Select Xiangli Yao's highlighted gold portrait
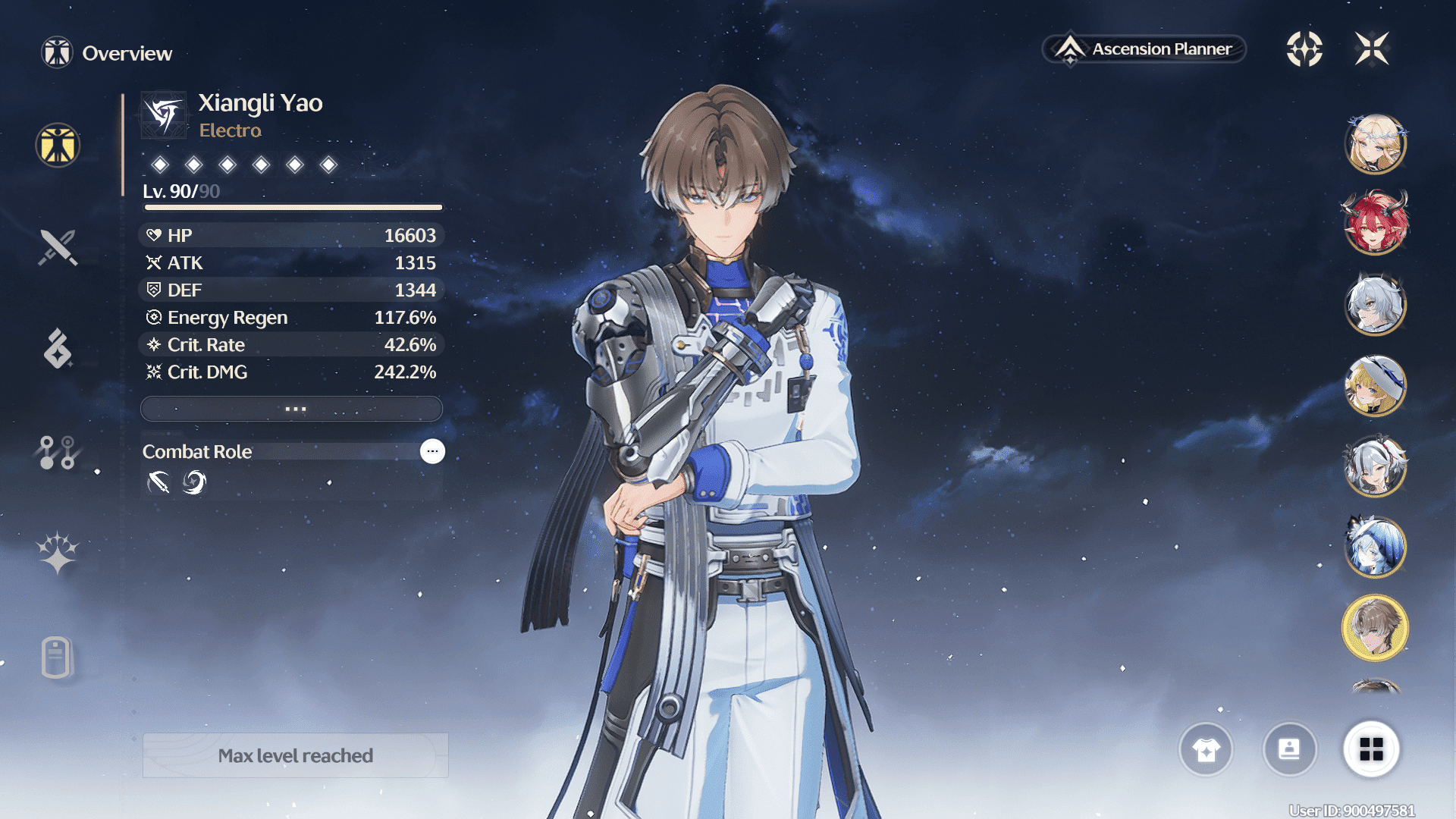The height and width of the screenshot is (819, 1456). [x=1375, y=627]
